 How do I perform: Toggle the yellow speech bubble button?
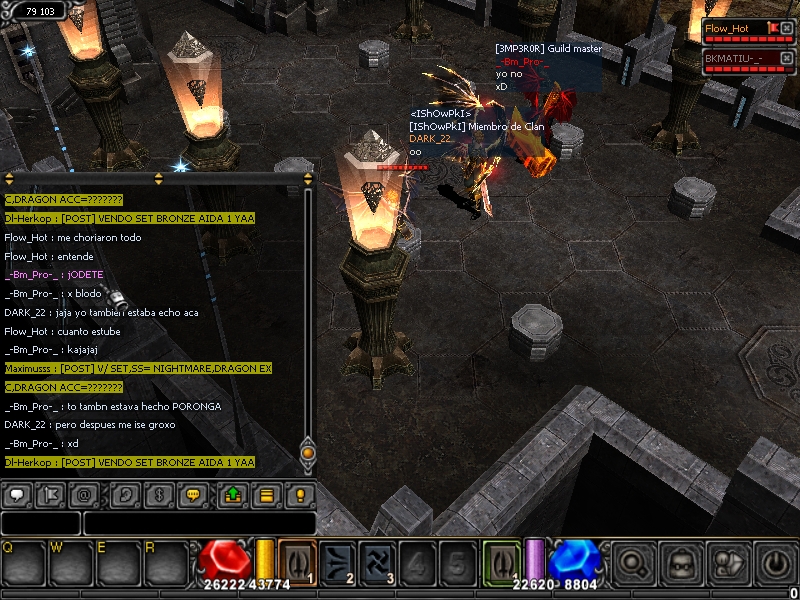[x=191, y=494]
